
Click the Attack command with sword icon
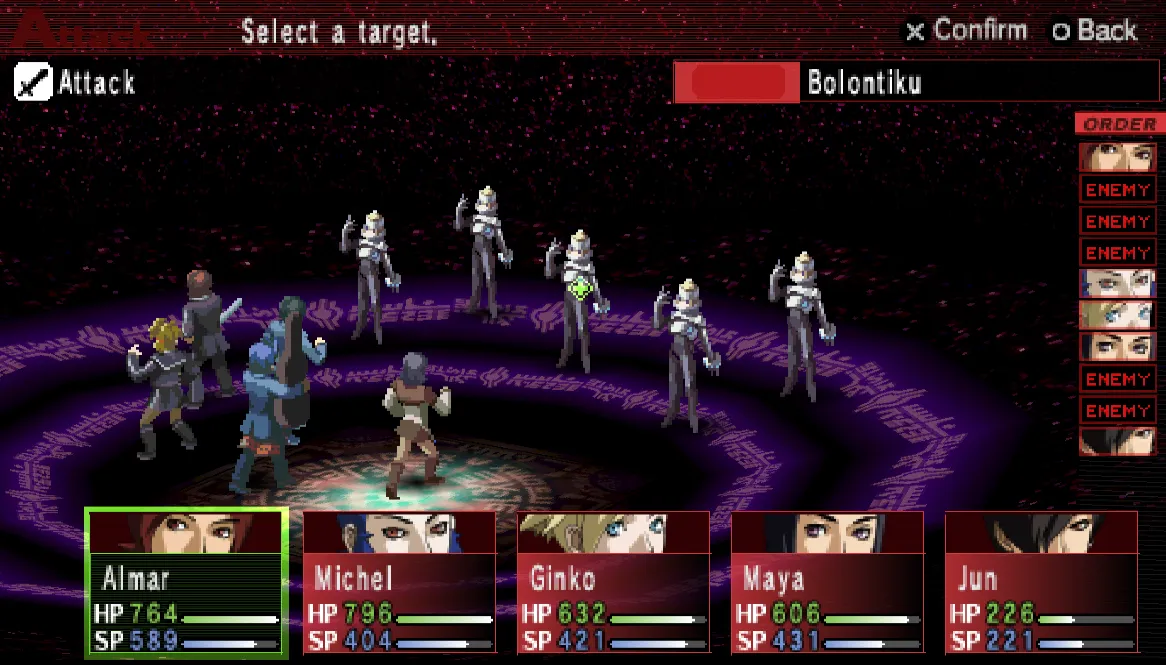tap(76, 83)
